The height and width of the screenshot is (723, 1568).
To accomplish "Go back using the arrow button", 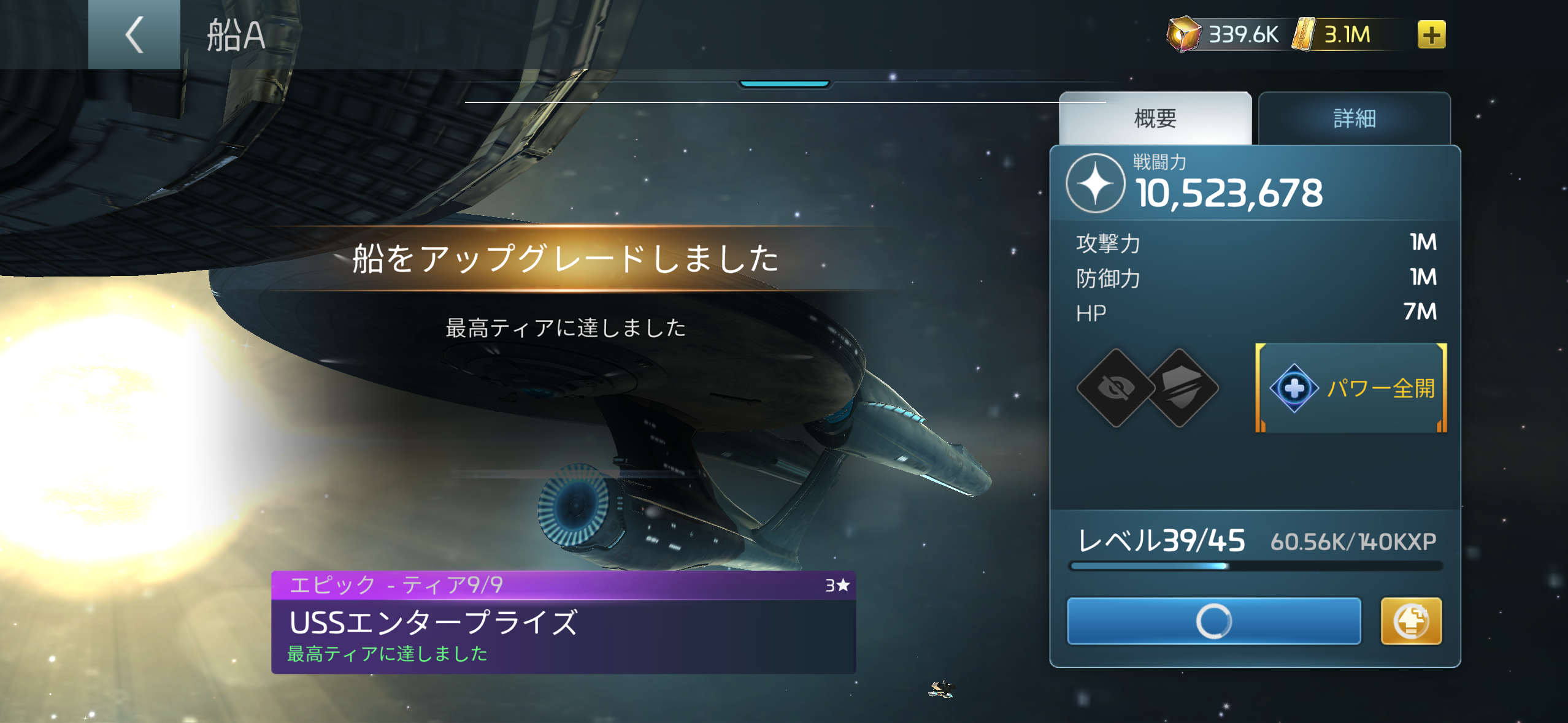I will pyautogui.click(x=134, y=34).
